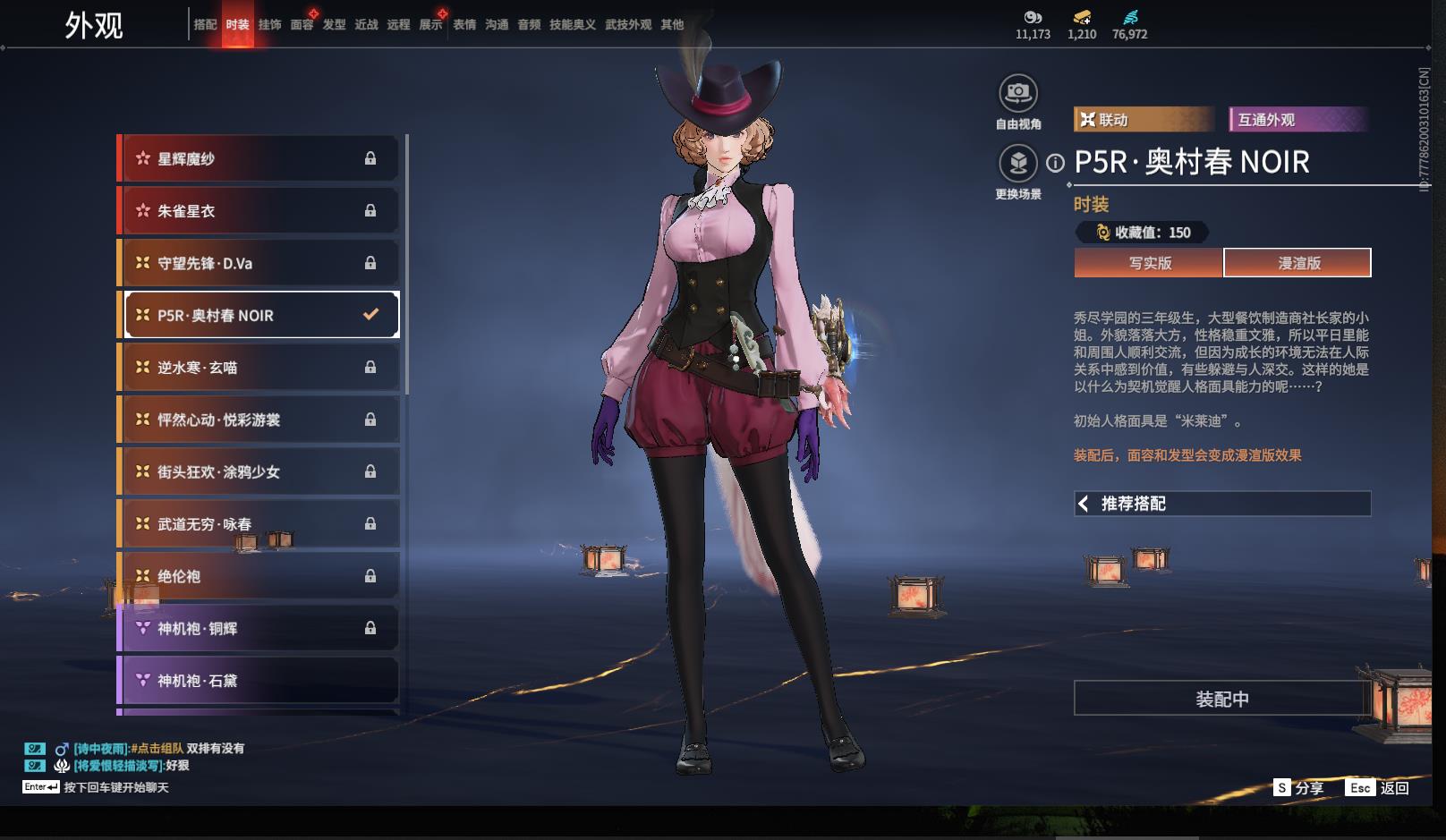Switch to the 武技外观 tab

[x=627, y=25]
